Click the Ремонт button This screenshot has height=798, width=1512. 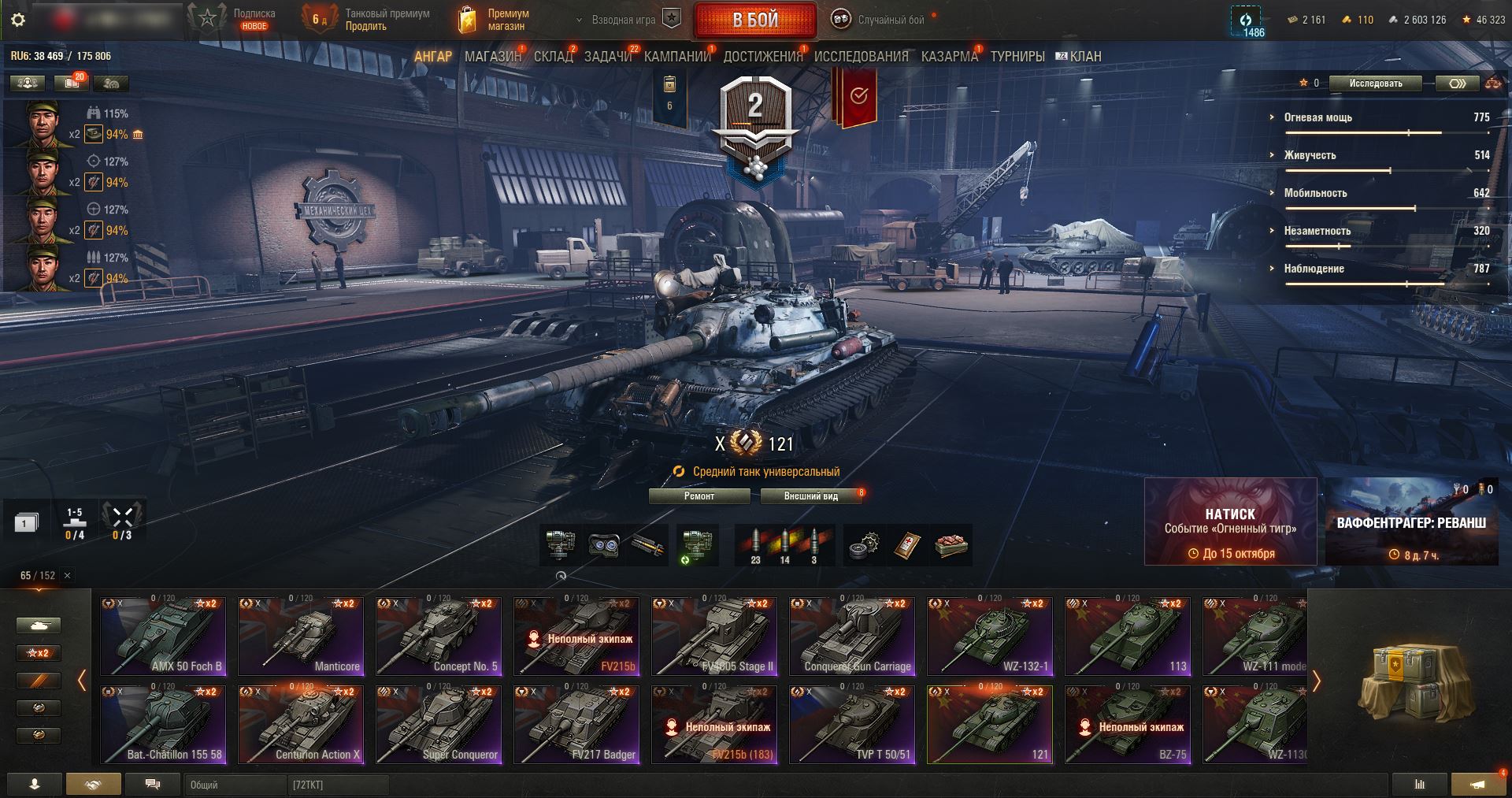(x=699, y=496)
